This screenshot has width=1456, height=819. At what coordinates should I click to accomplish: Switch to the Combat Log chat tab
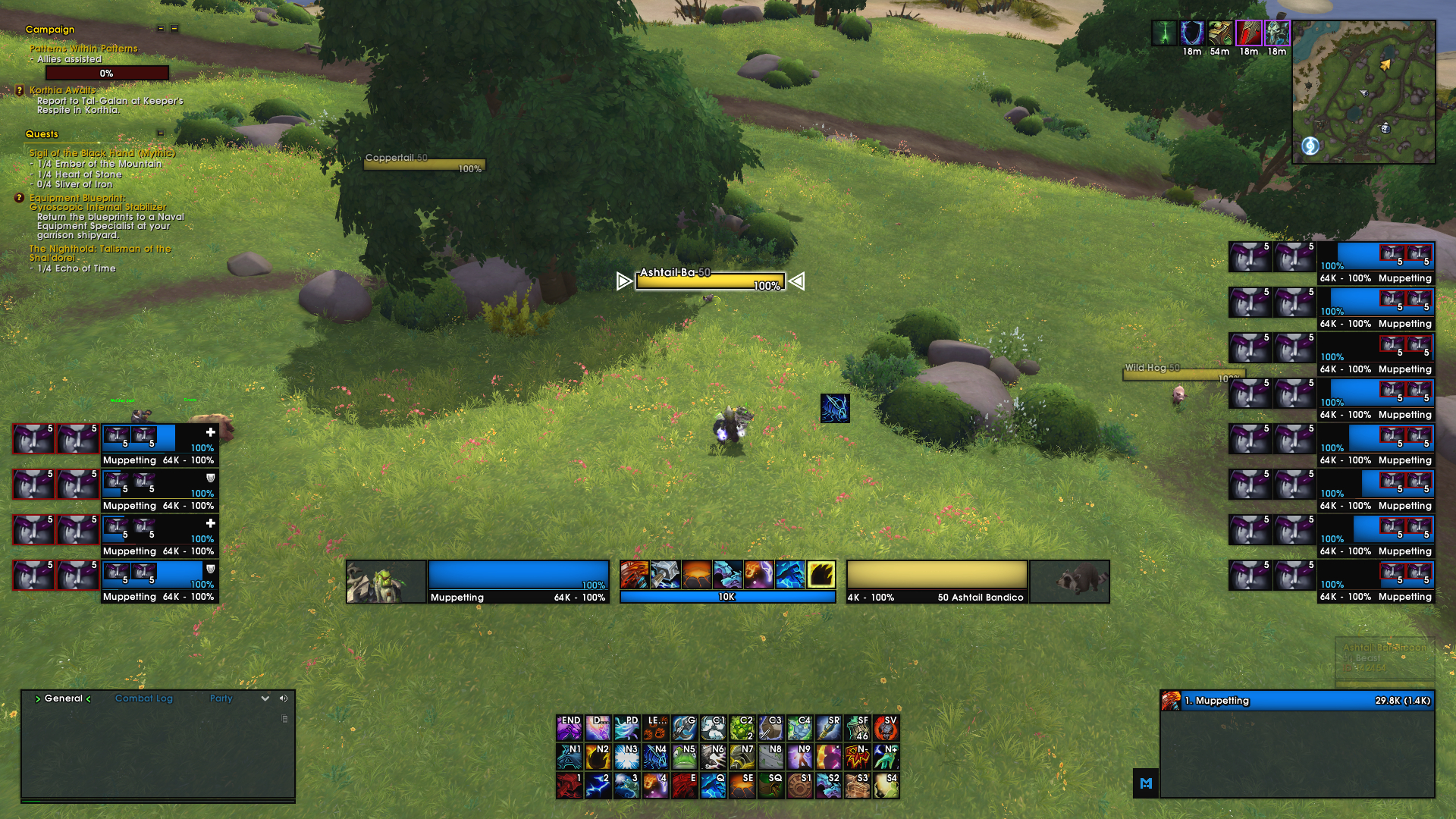(144, 698)
